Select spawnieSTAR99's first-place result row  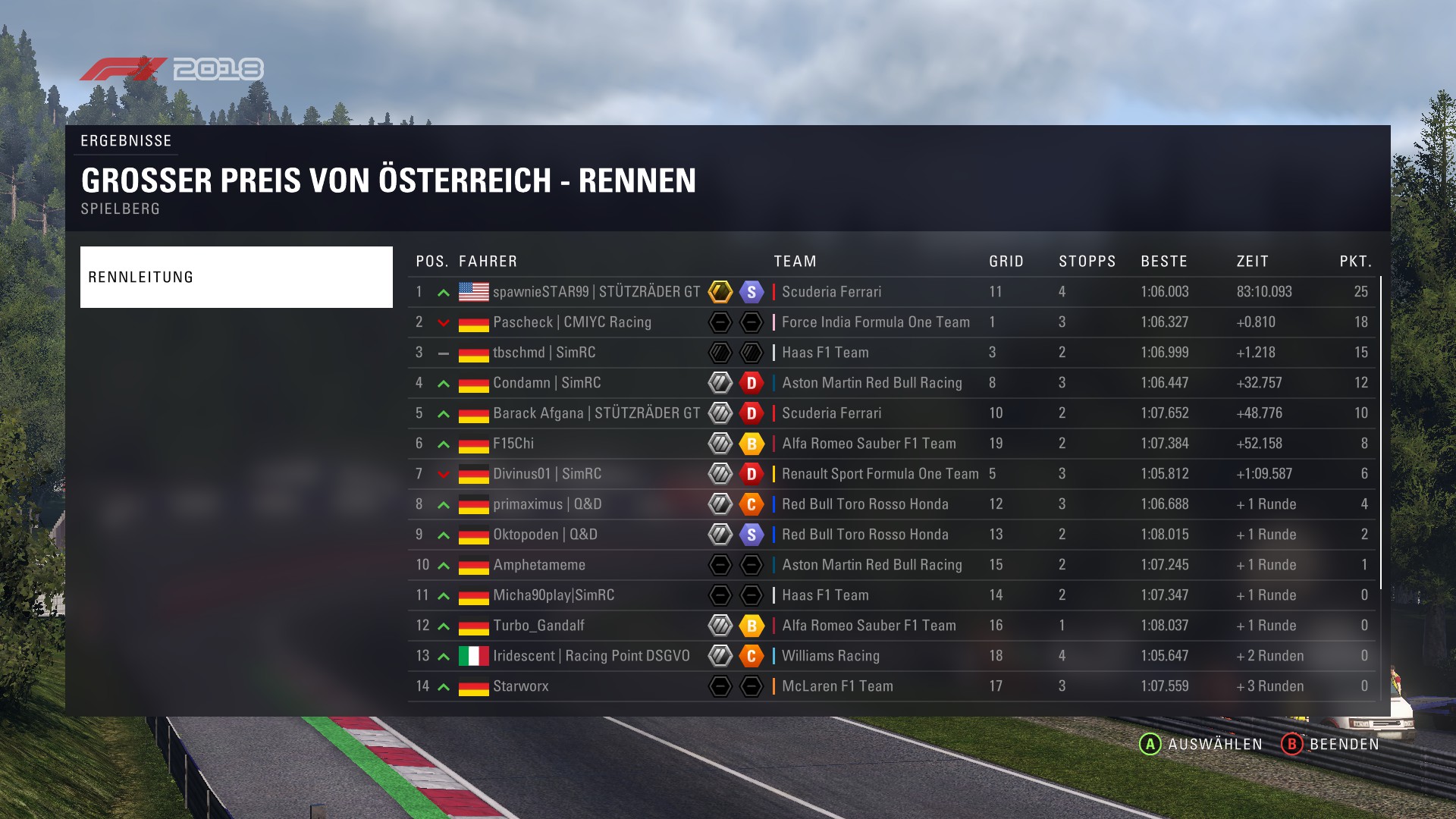[x=596, y=292]
